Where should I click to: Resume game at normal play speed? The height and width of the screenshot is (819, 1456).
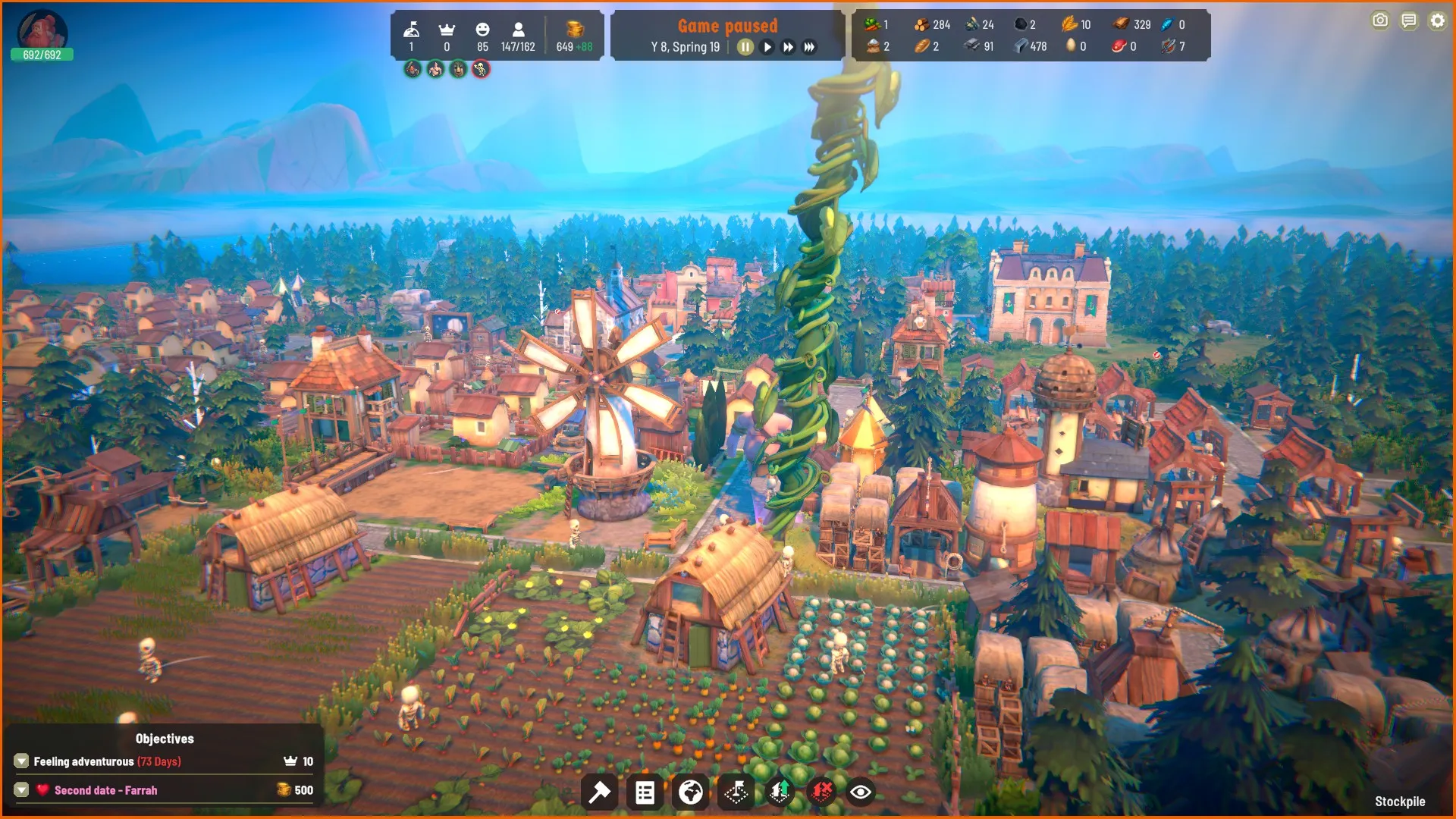click(x=767, y=47)
